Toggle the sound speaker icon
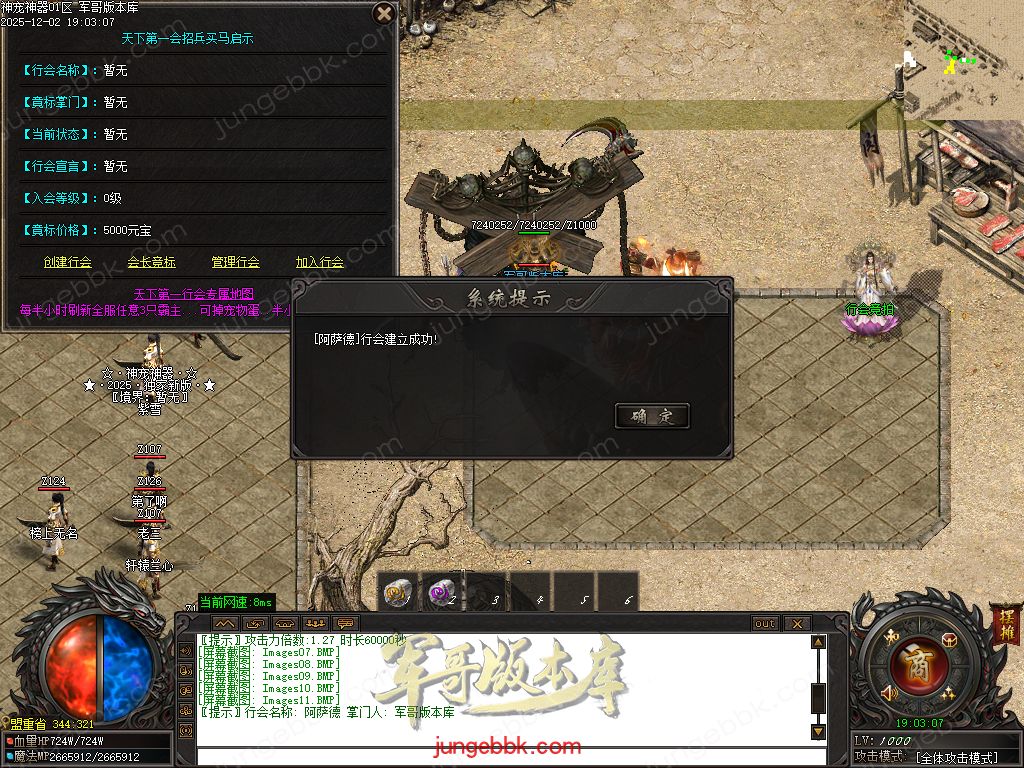 [x=888, y=692]
